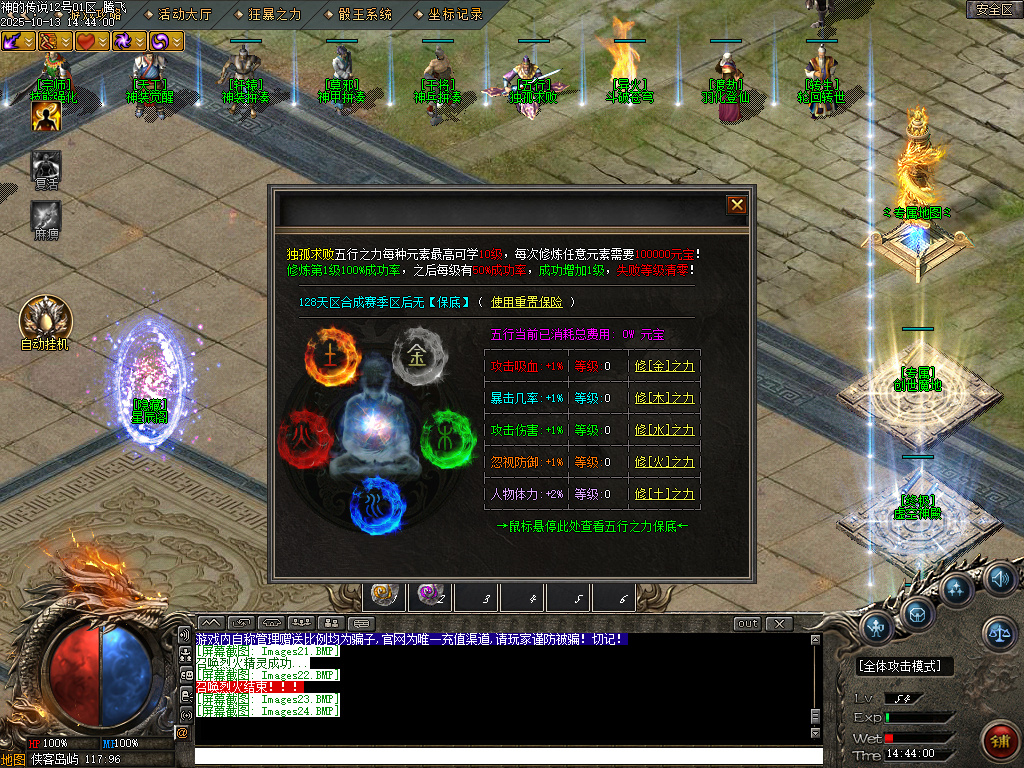Cultivate the 修[火]之力 fire element

664,462
